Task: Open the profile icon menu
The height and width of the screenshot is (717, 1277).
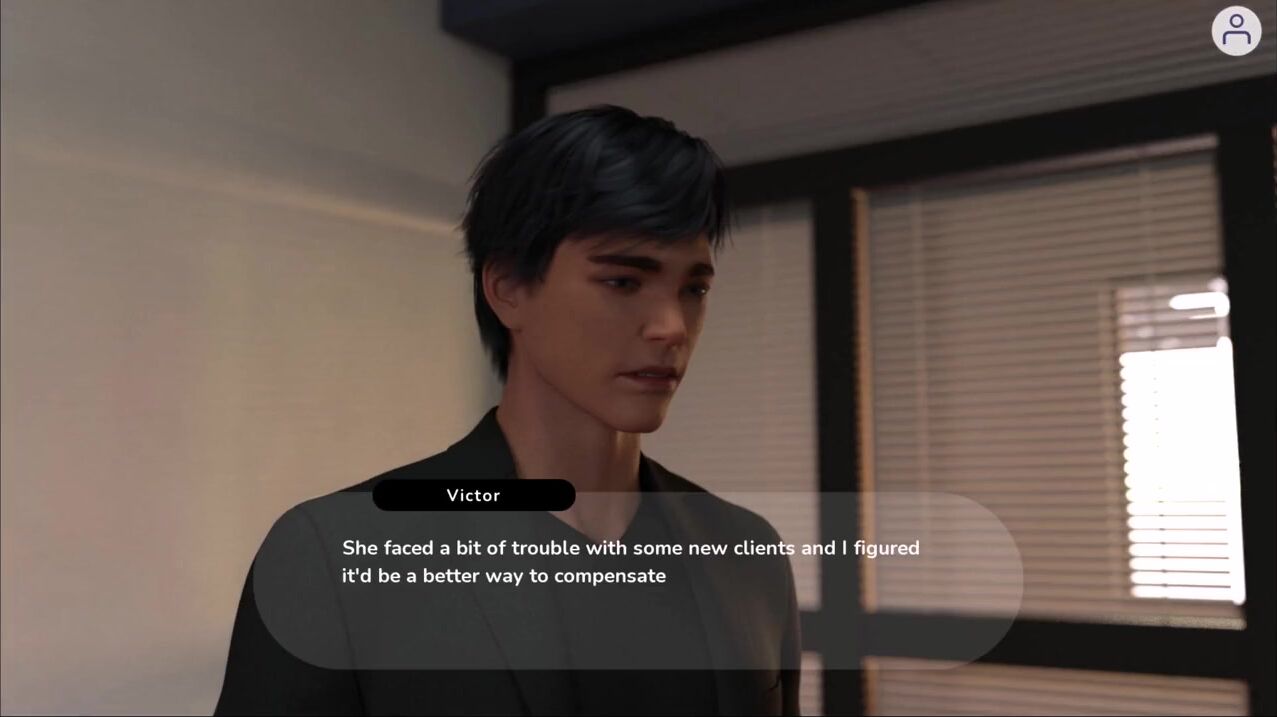Action: click(1236, 30)
